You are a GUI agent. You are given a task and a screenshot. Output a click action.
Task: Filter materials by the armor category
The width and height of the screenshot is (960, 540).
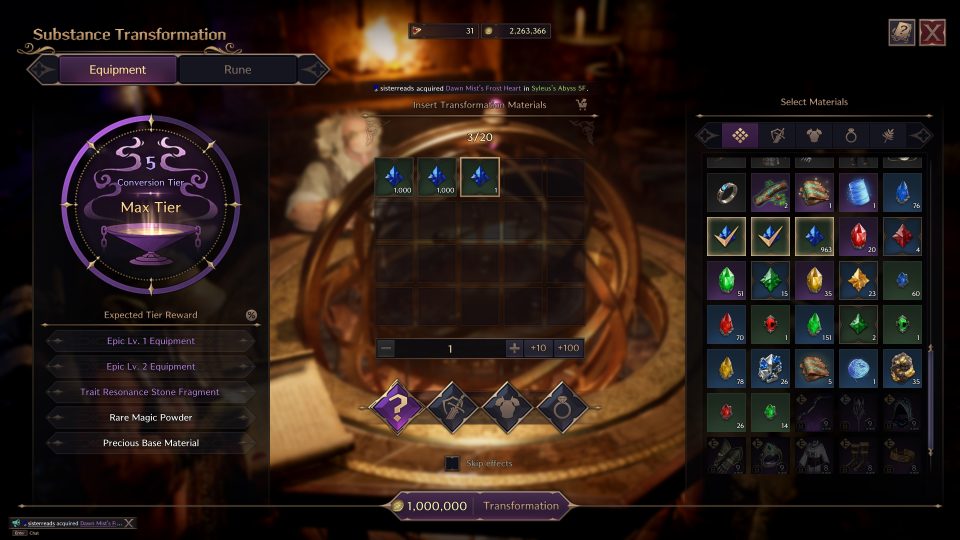[x=814, y=135]
